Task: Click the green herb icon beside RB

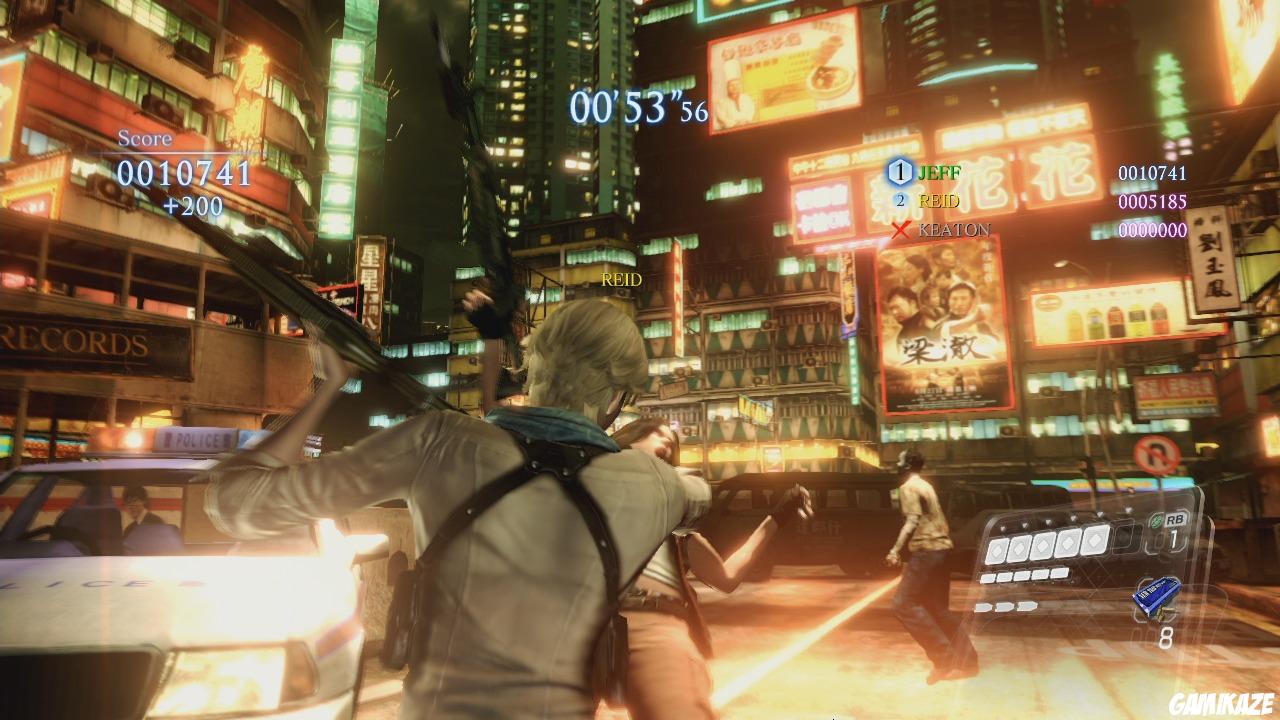Action: tap(1154, 520)
